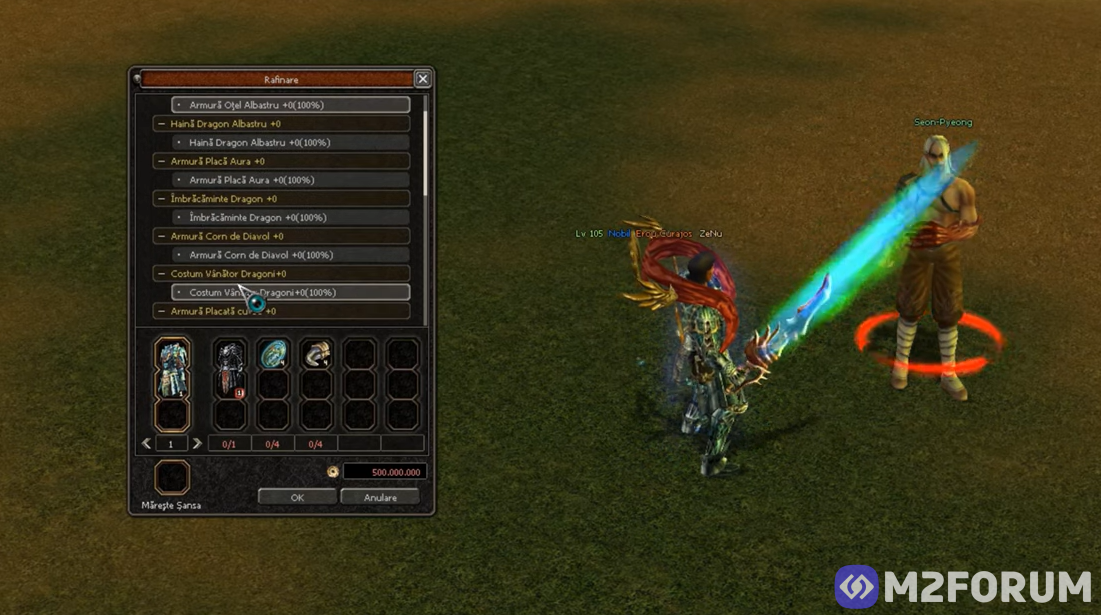1101x615 pixels.
Task: Select the curved horn material slot
Action: (x=316, y=354)
